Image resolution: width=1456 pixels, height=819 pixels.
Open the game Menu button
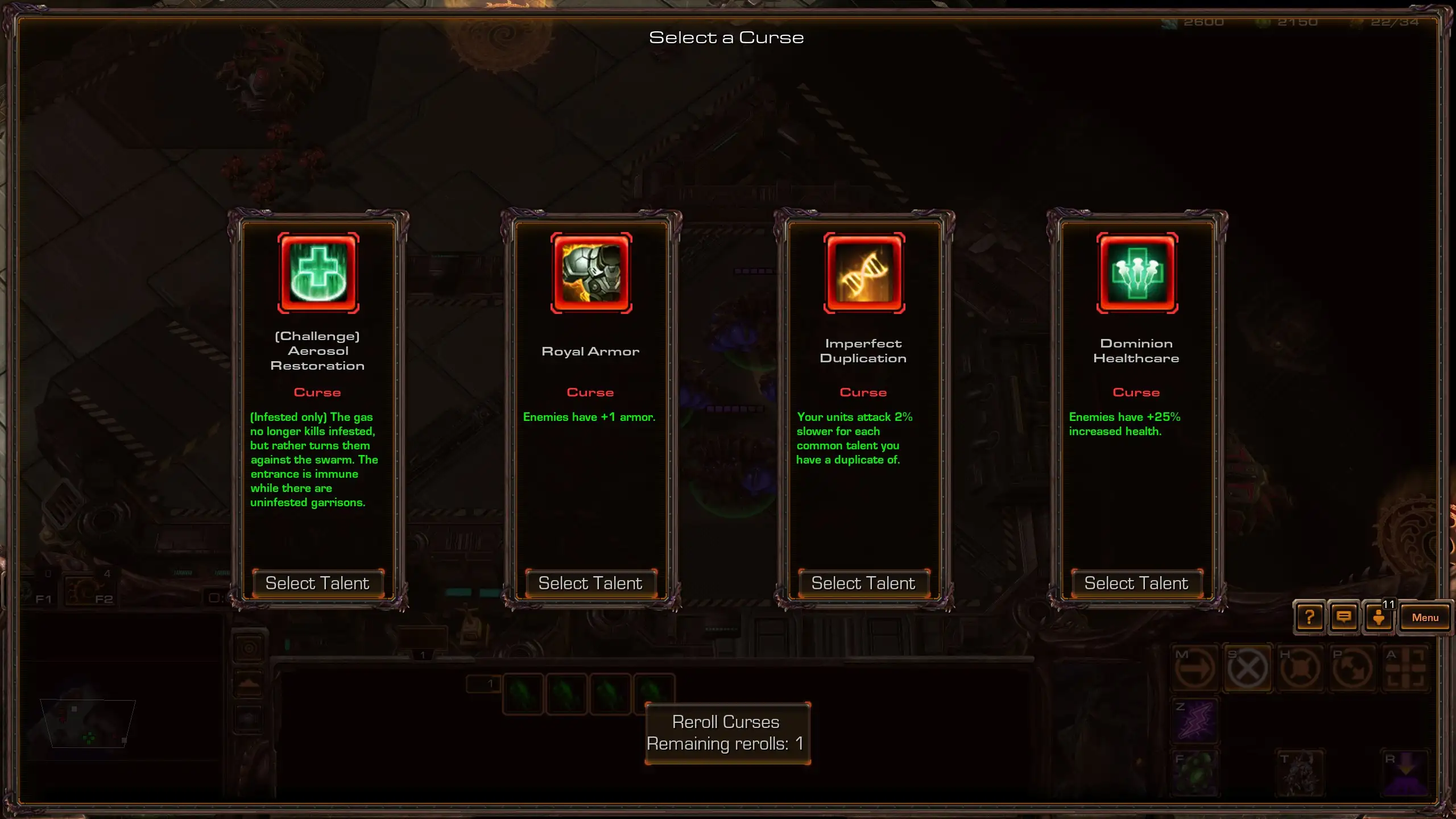1425,618
